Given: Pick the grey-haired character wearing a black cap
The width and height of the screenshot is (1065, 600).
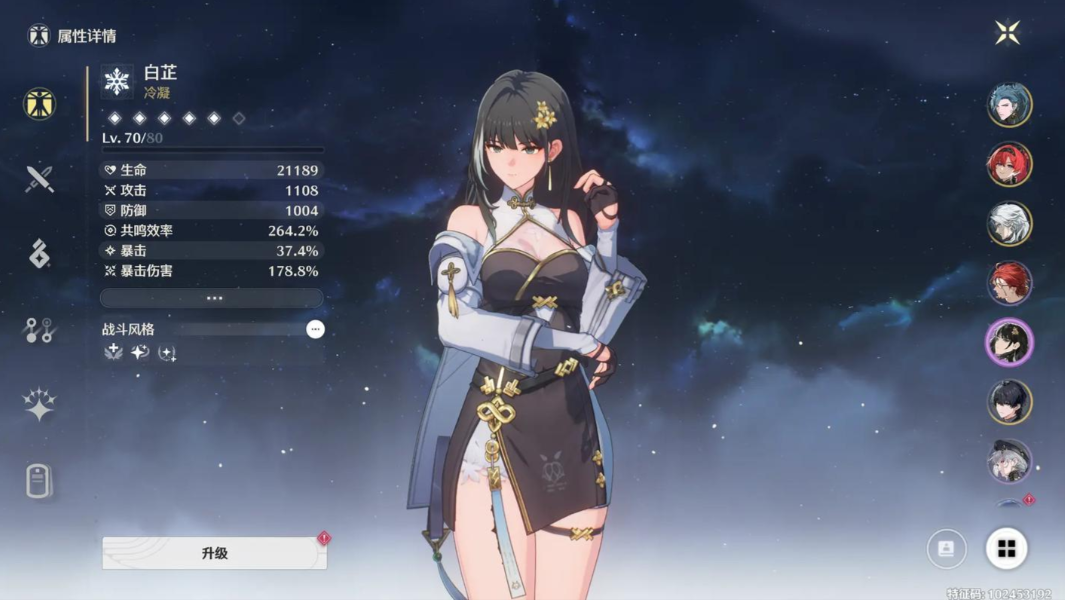Looking at the screenshot, I should 1009,461.
